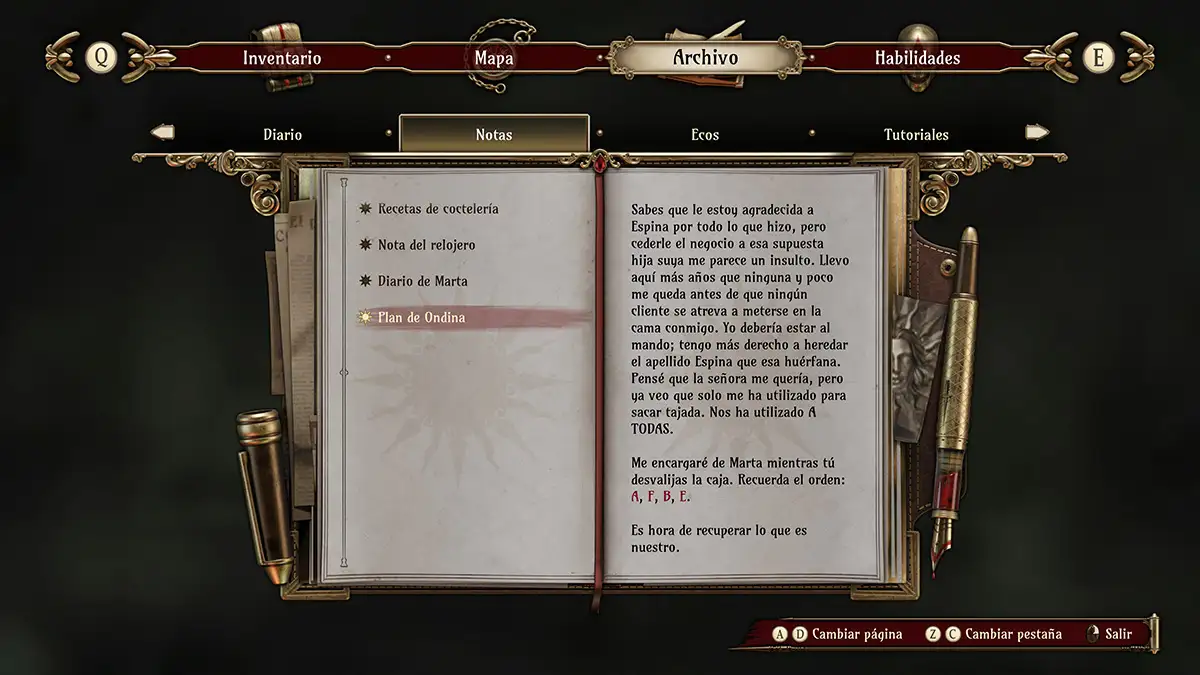Select the Archivo tab
1200x675 pixels.
(705, 58)
